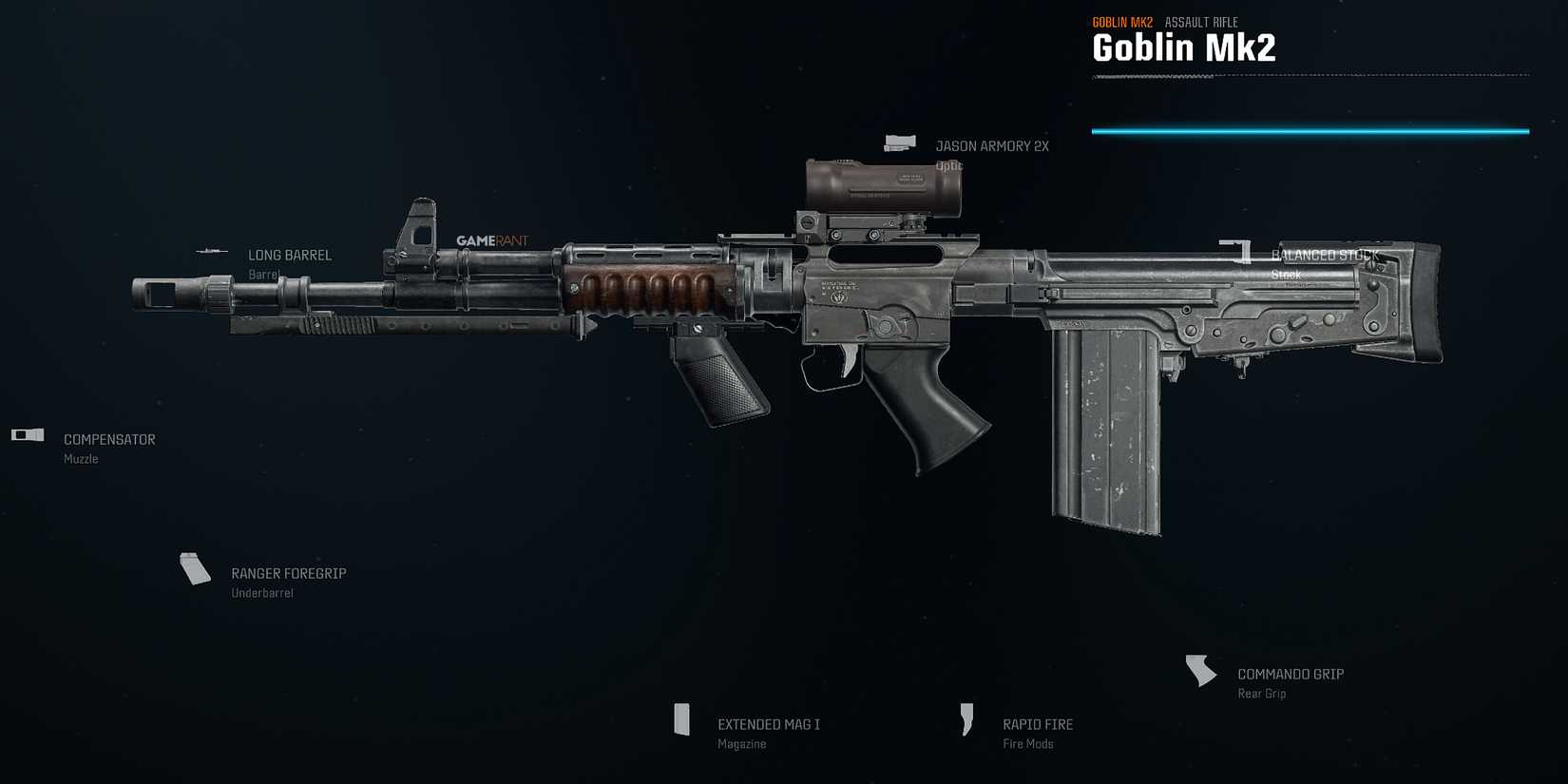The image size is (1568, 784).
Task: Click the Underbarrel label under Ranger Foregrip
Action: point(262,592)
